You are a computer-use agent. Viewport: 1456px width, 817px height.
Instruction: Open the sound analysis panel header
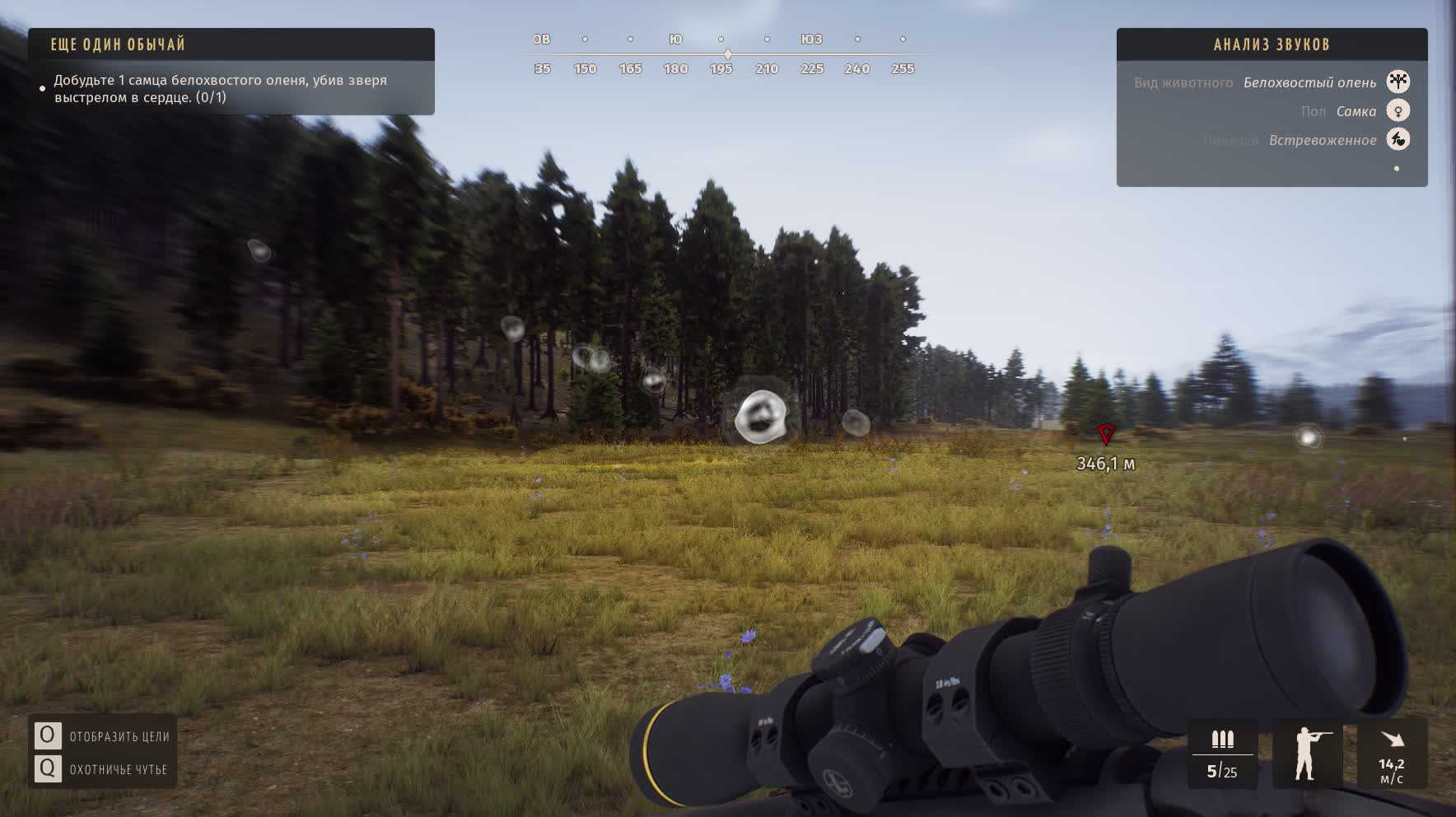(x=1272, y=44)
